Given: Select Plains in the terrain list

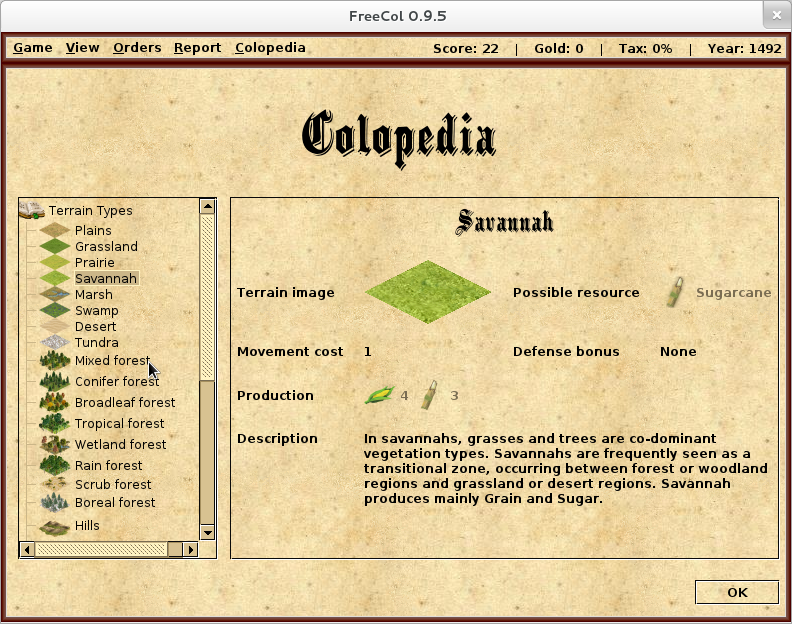Looking at the screenshot, I should 93,230.
